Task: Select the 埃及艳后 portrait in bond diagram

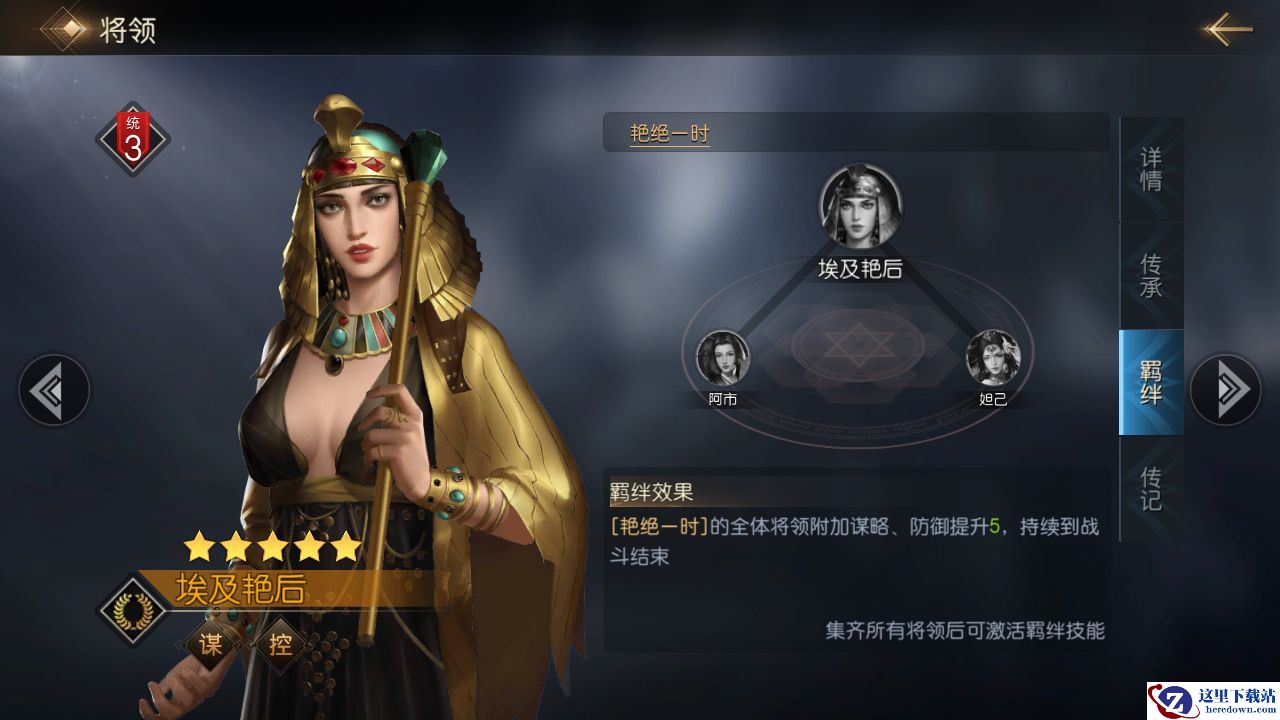Action: click(x=861, y=207)
